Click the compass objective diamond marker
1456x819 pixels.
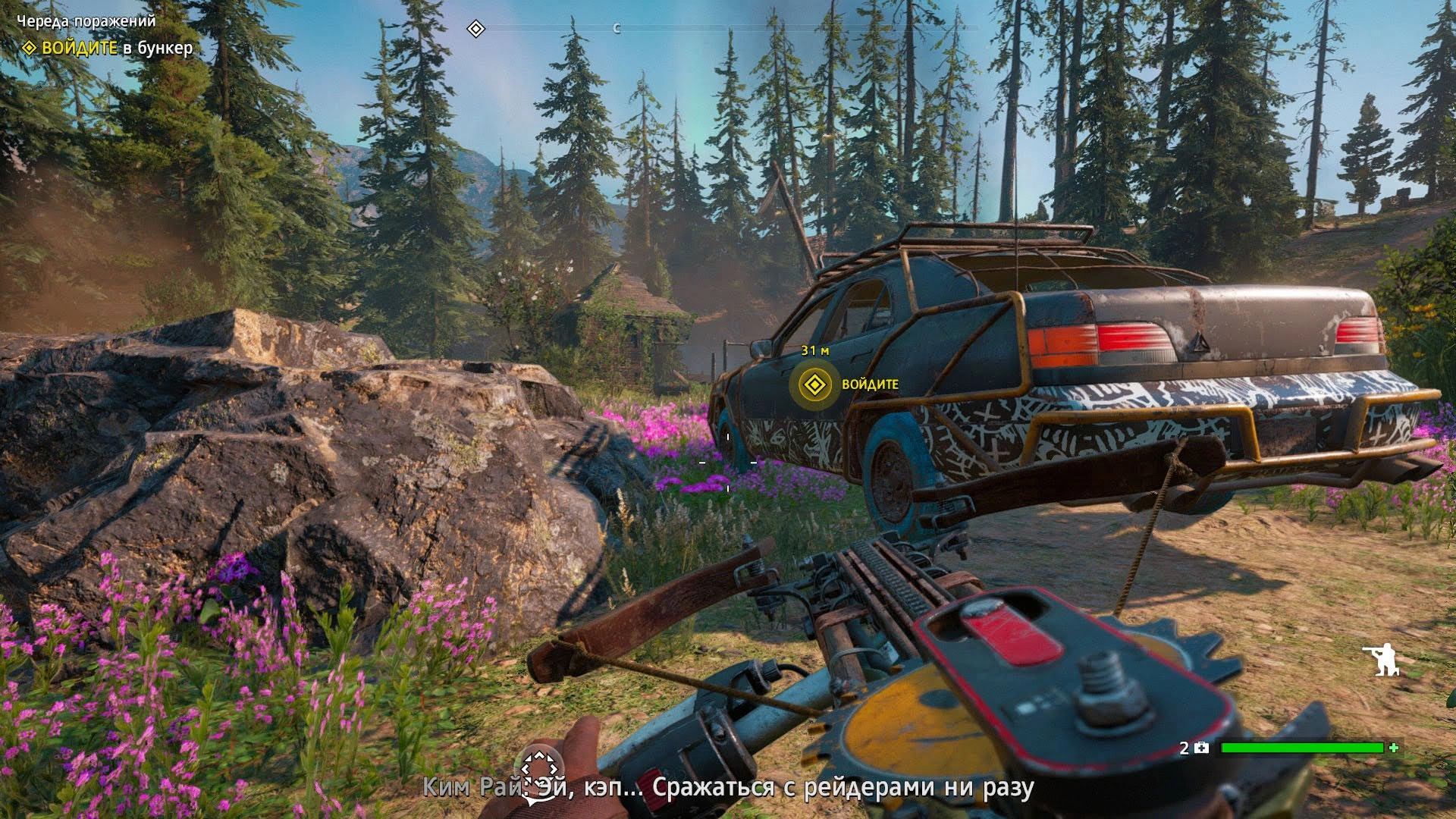point(475,30)
